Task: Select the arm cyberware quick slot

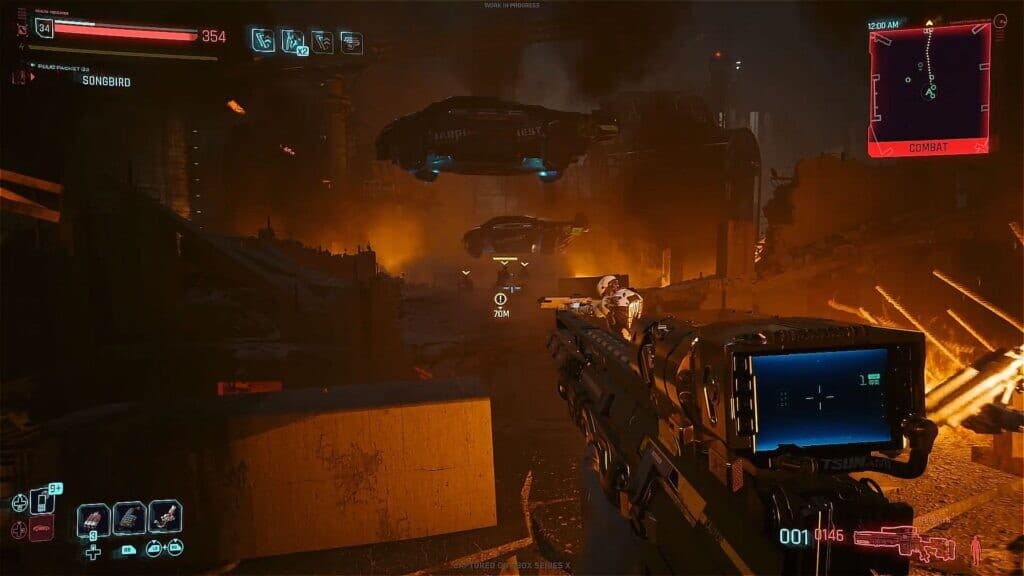Action: [165, 517]
